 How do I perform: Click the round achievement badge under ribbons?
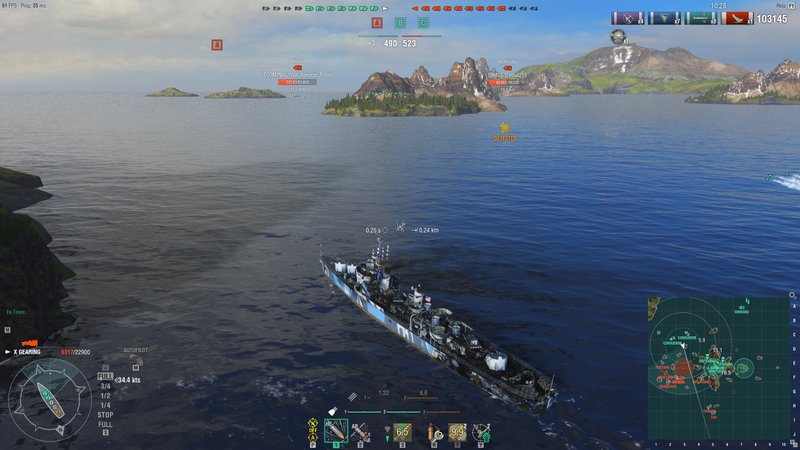click(x=619, y=37)
